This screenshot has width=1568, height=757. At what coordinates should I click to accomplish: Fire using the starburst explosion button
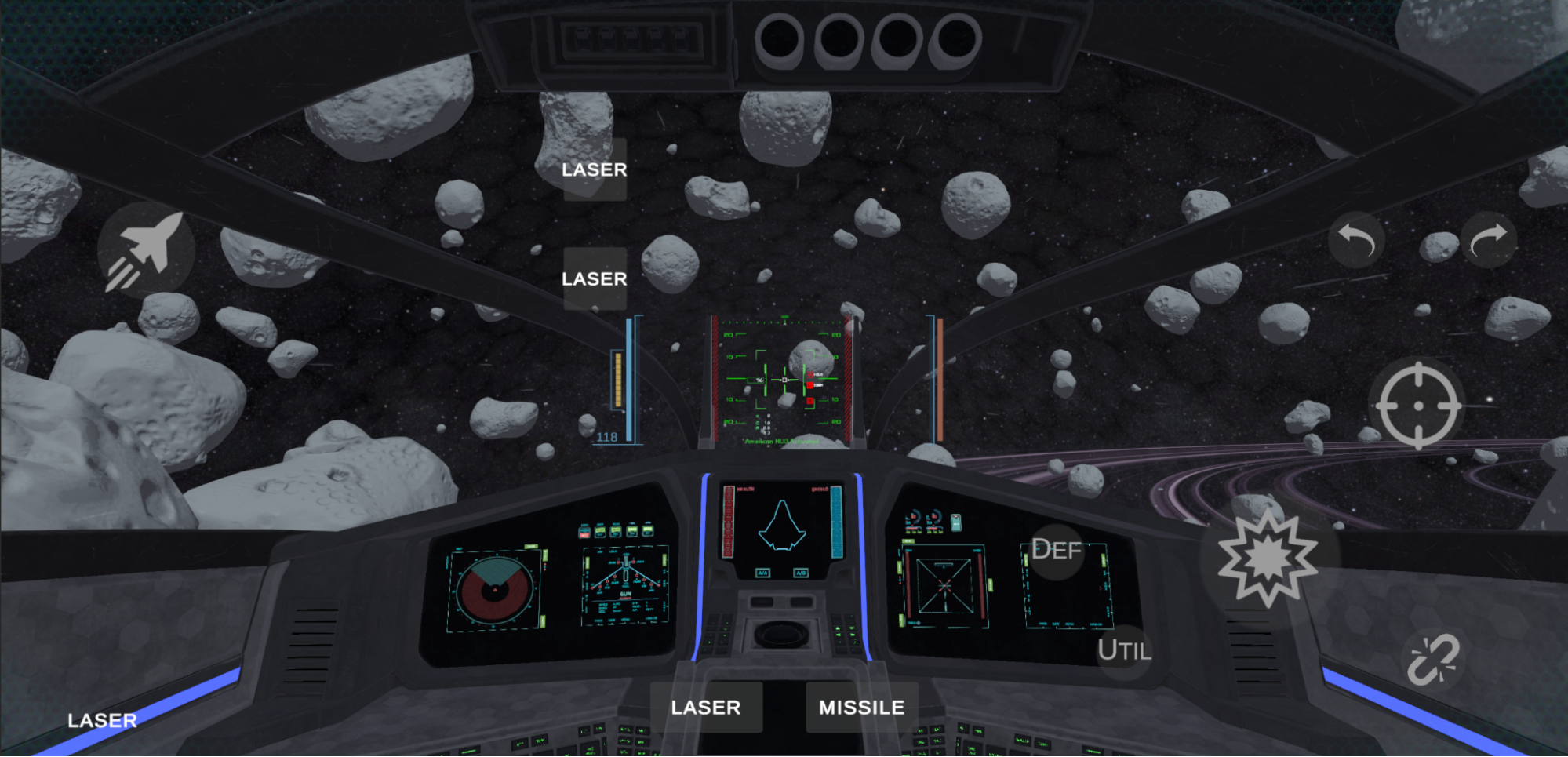tap(1267, 558)
